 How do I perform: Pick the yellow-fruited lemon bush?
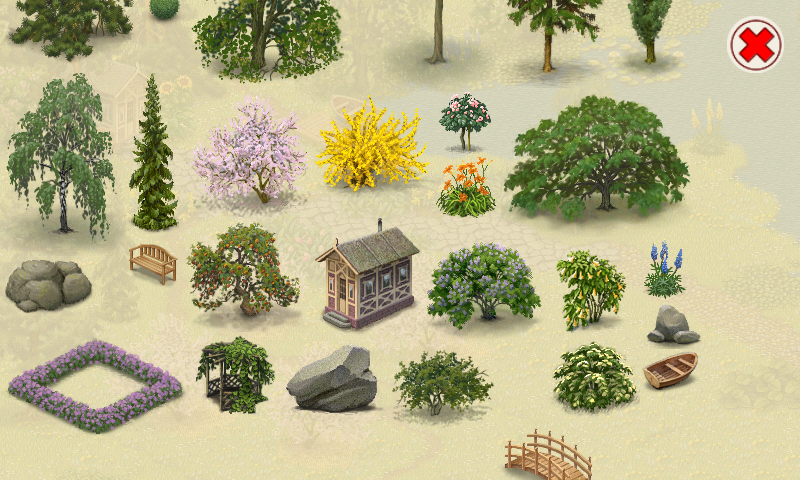point(589,288)
